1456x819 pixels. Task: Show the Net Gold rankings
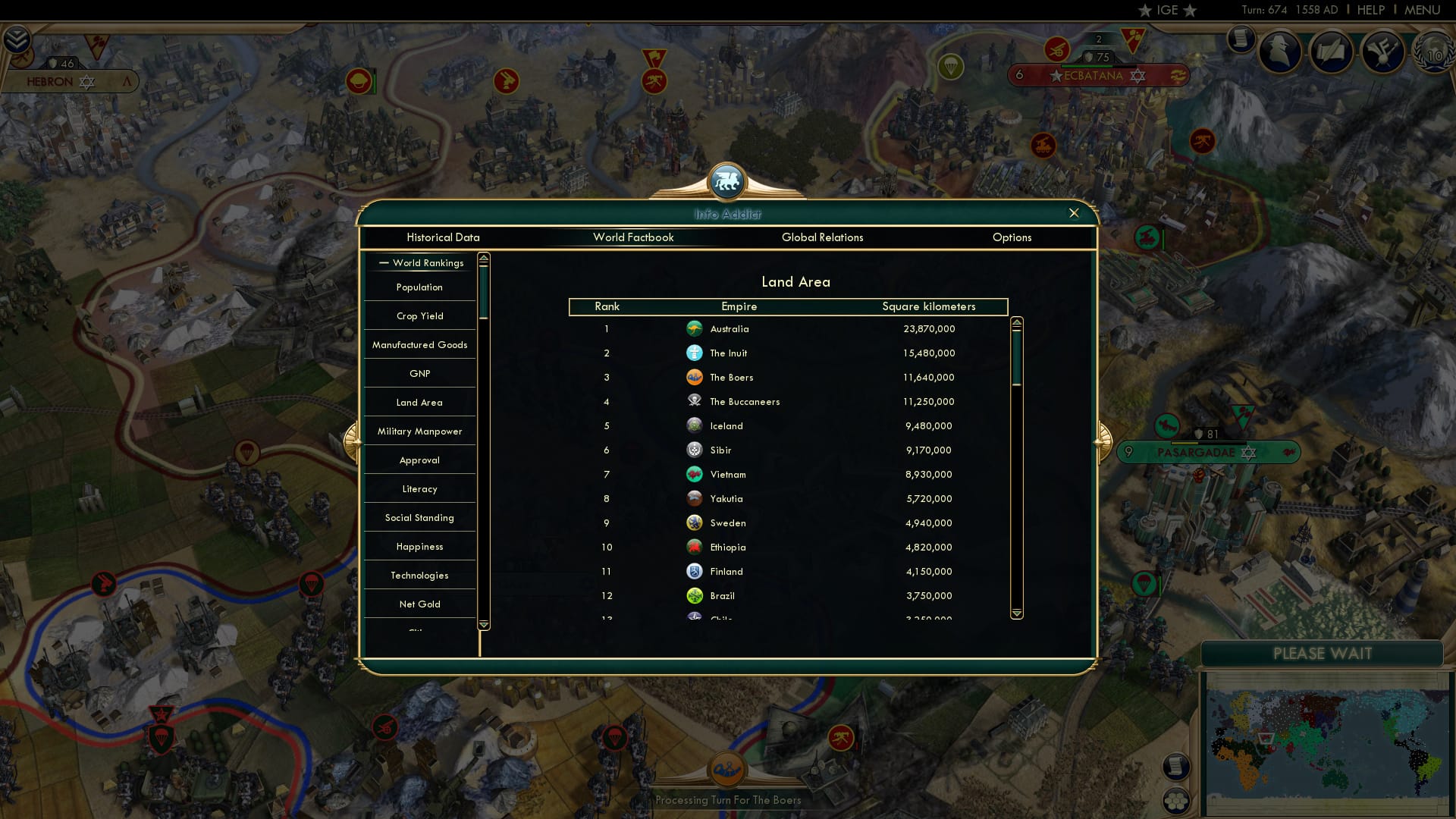(x=419, y=604)
